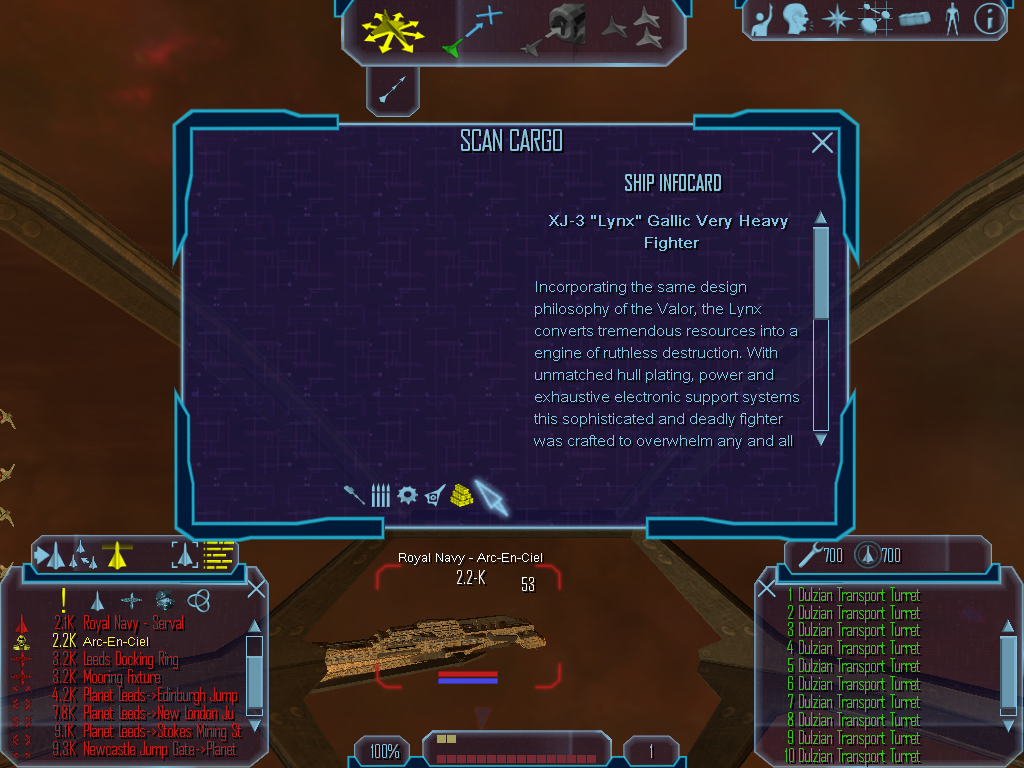Image resolution: width=1024 pixels, height=768 pixels.
Task: Open the Info button with circled i
Action: (988, 18)
